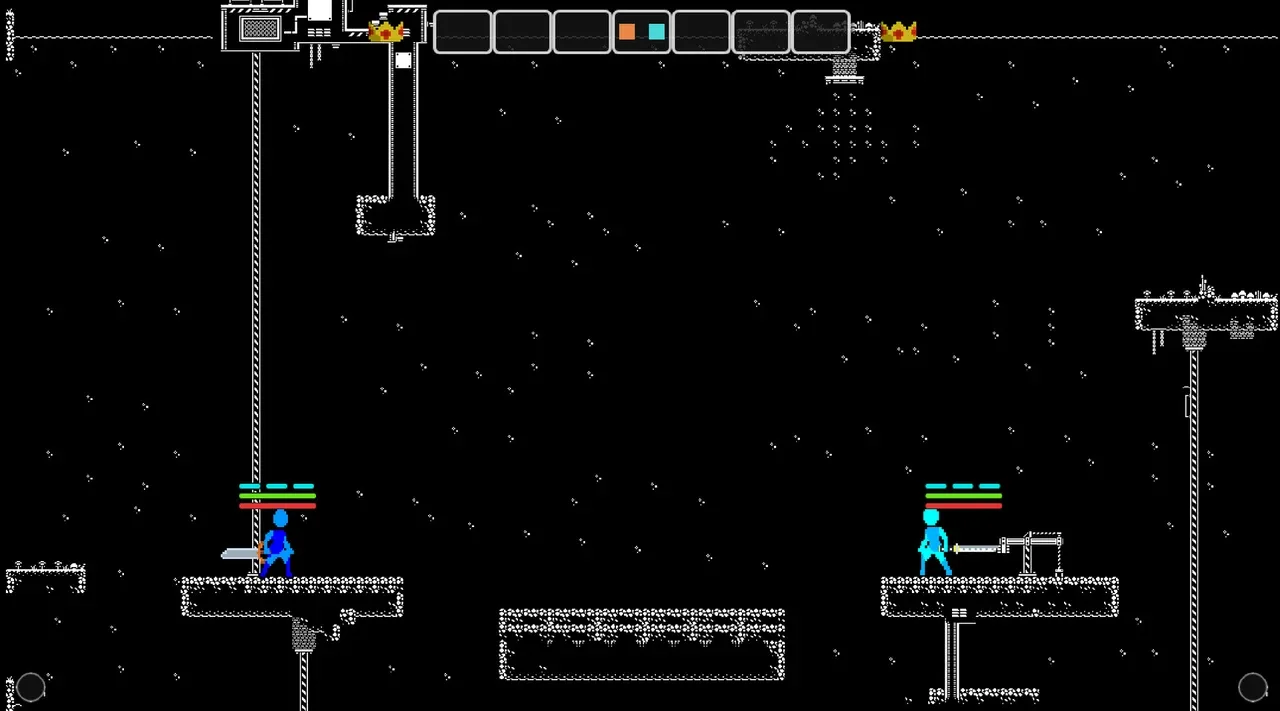Select the gold crown right of the map bar
Viewport: 1280px width, 711px height.
pos(898,32)
